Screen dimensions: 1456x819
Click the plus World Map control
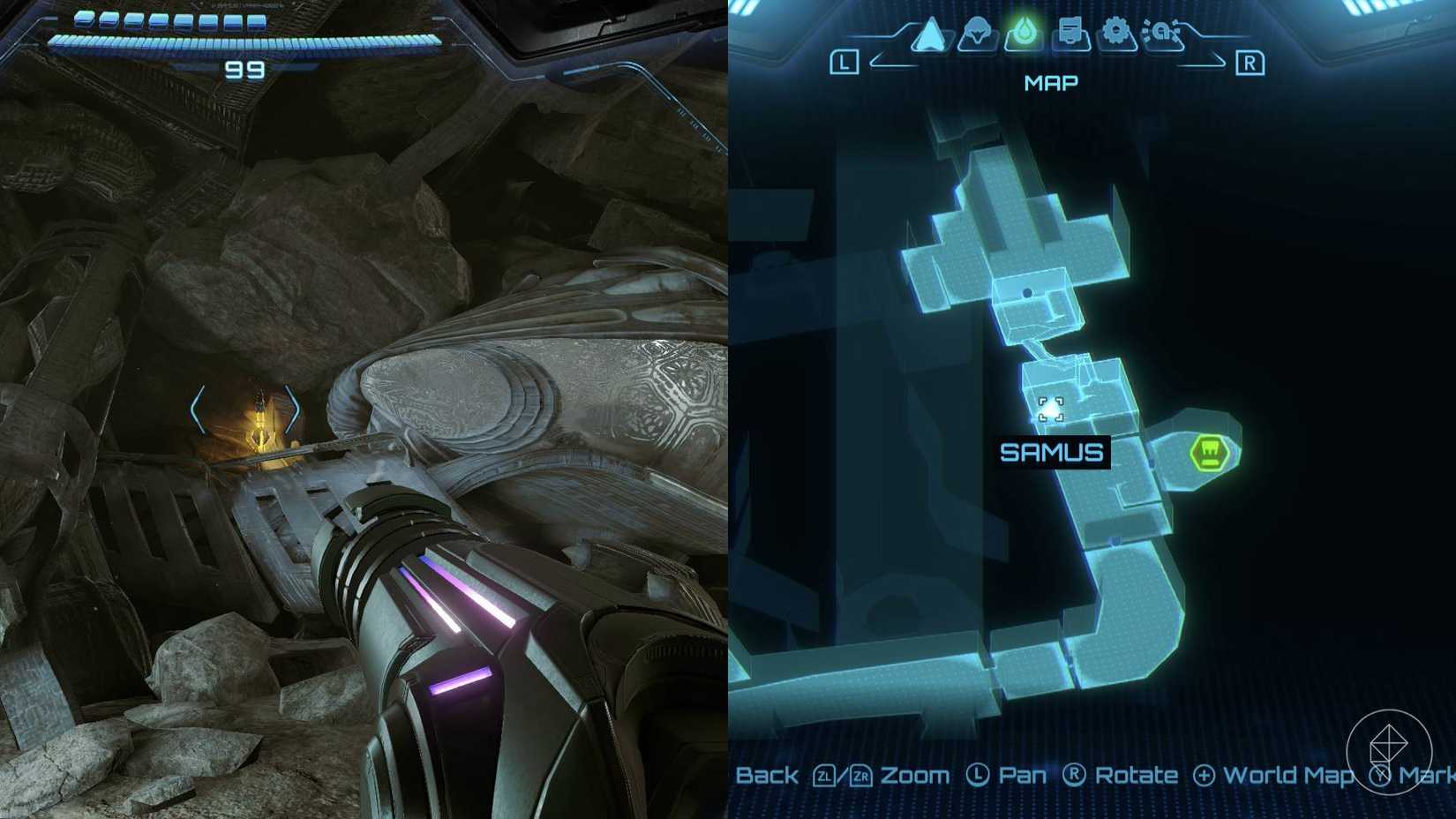point(1275,775)
